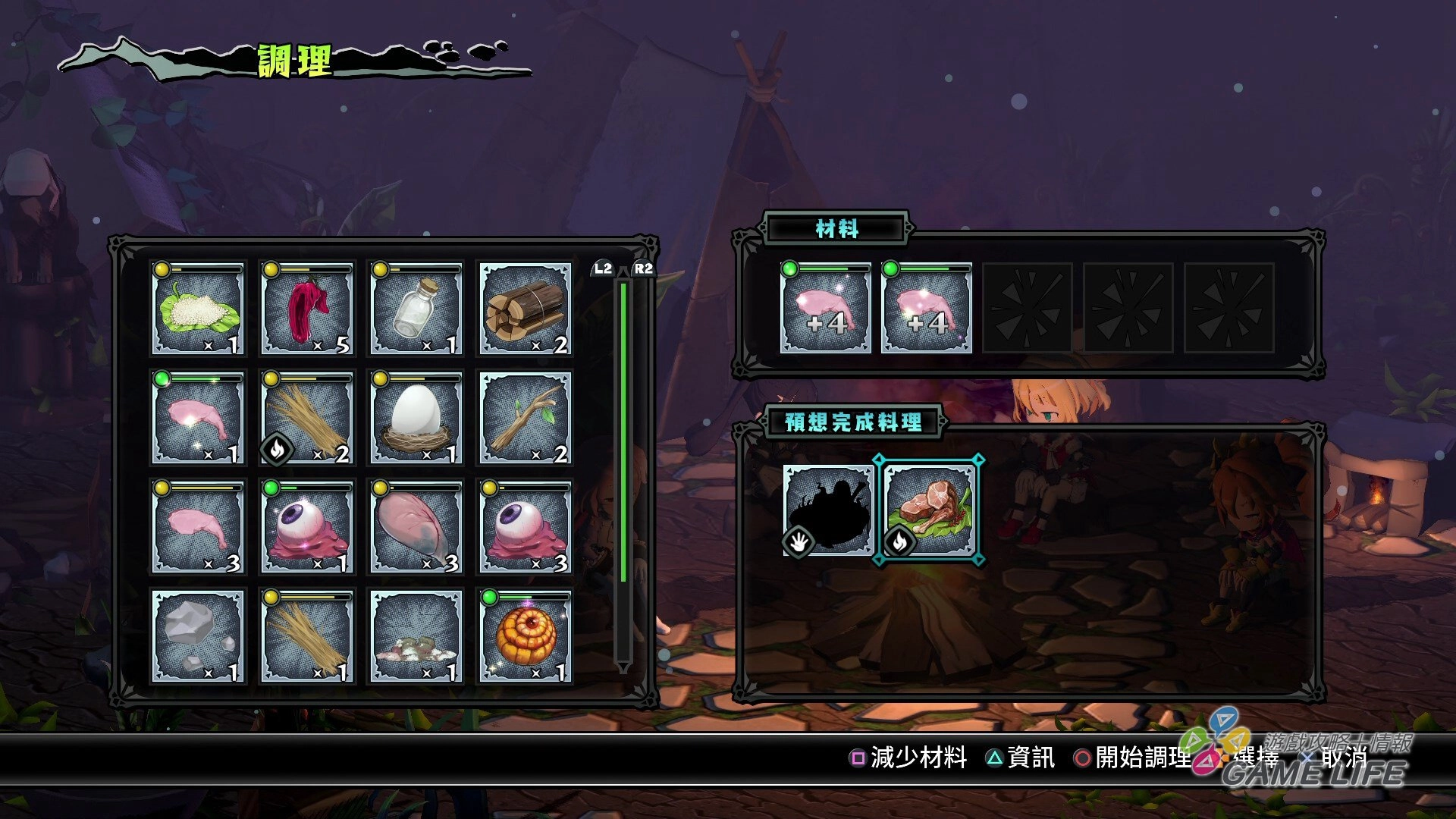This screenshot has width=1456, height=819.
Task: Choose the unknown silhouette predicted dish
Action: coord(828,511)
